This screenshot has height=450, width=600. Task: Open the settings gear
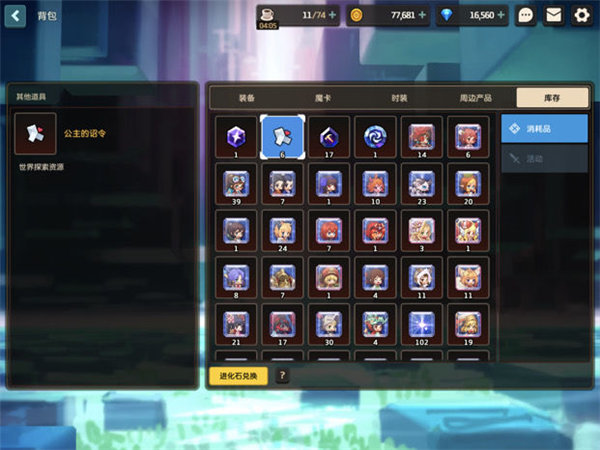pos(581,15)
